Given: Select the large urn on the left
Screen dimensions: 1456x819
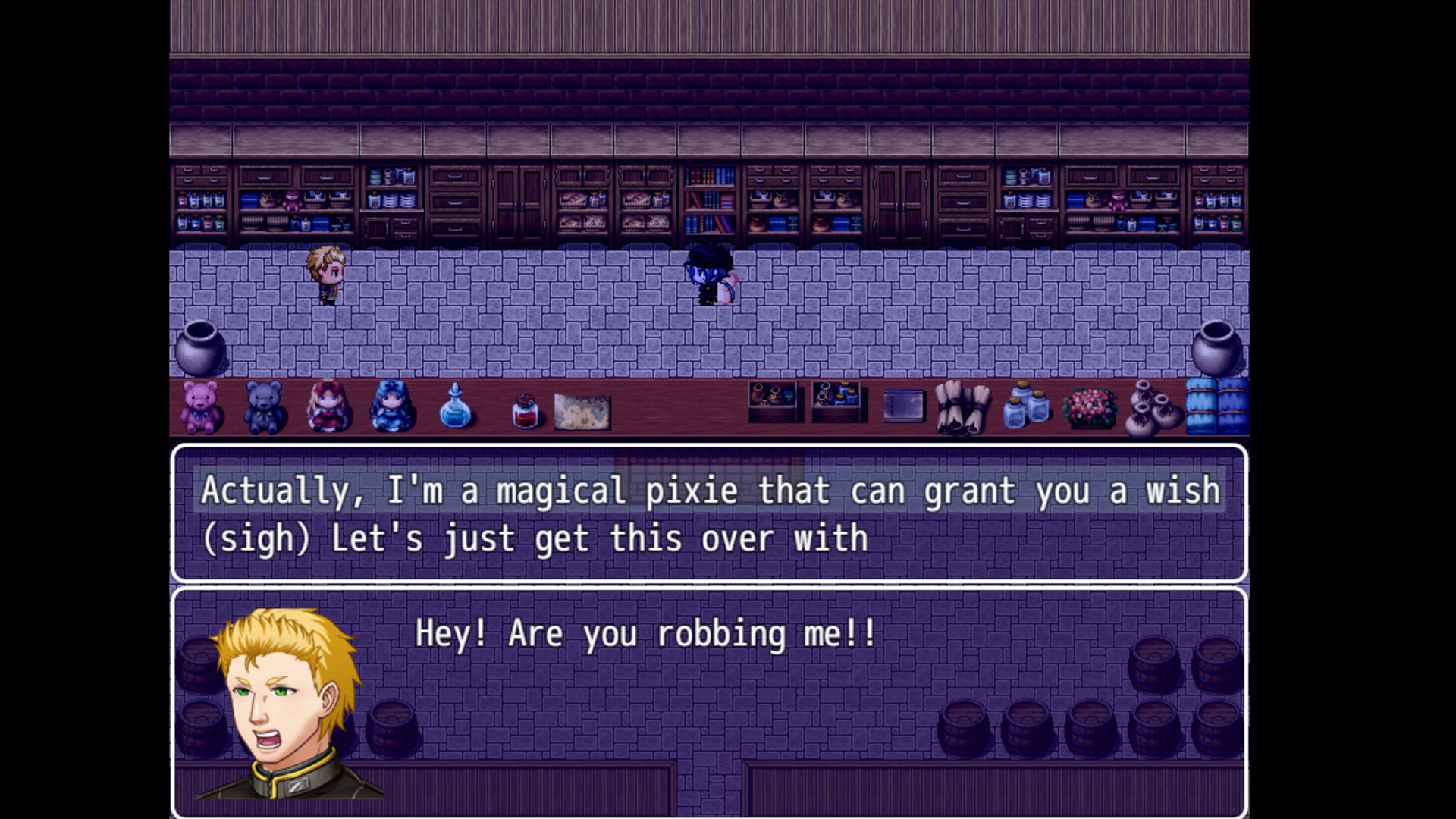Looking at the screenshot, I should click(200, 349).
